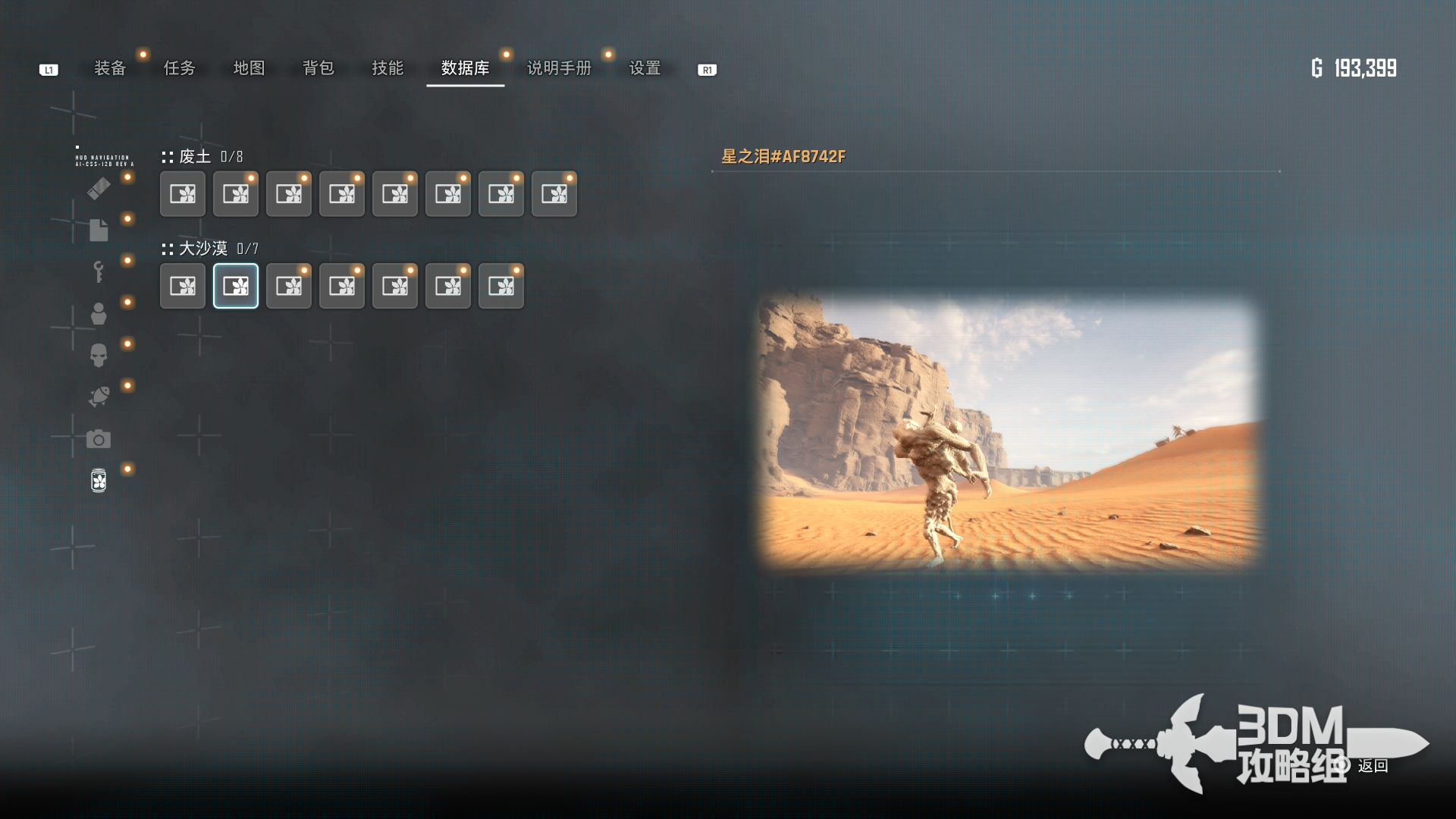
Task: Open the 说明手册 manual tab
Action: click(x=559, y=68)
